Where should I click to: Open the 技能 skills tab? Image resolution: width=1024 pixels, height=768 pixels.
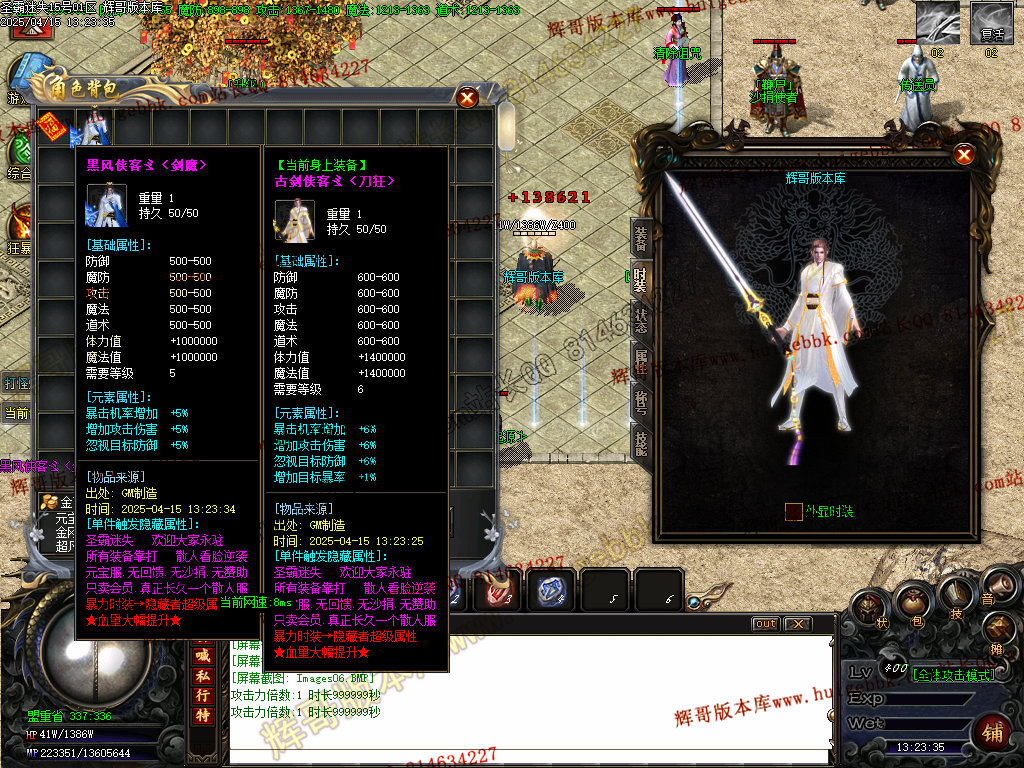click(641, 441)
